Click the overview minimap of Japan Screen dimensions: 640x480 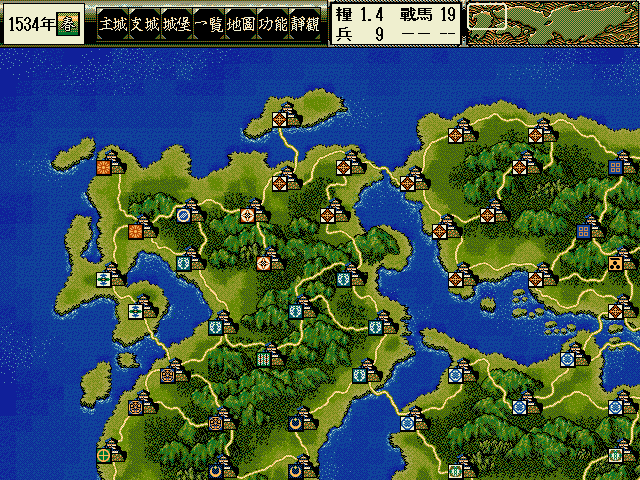552,23
